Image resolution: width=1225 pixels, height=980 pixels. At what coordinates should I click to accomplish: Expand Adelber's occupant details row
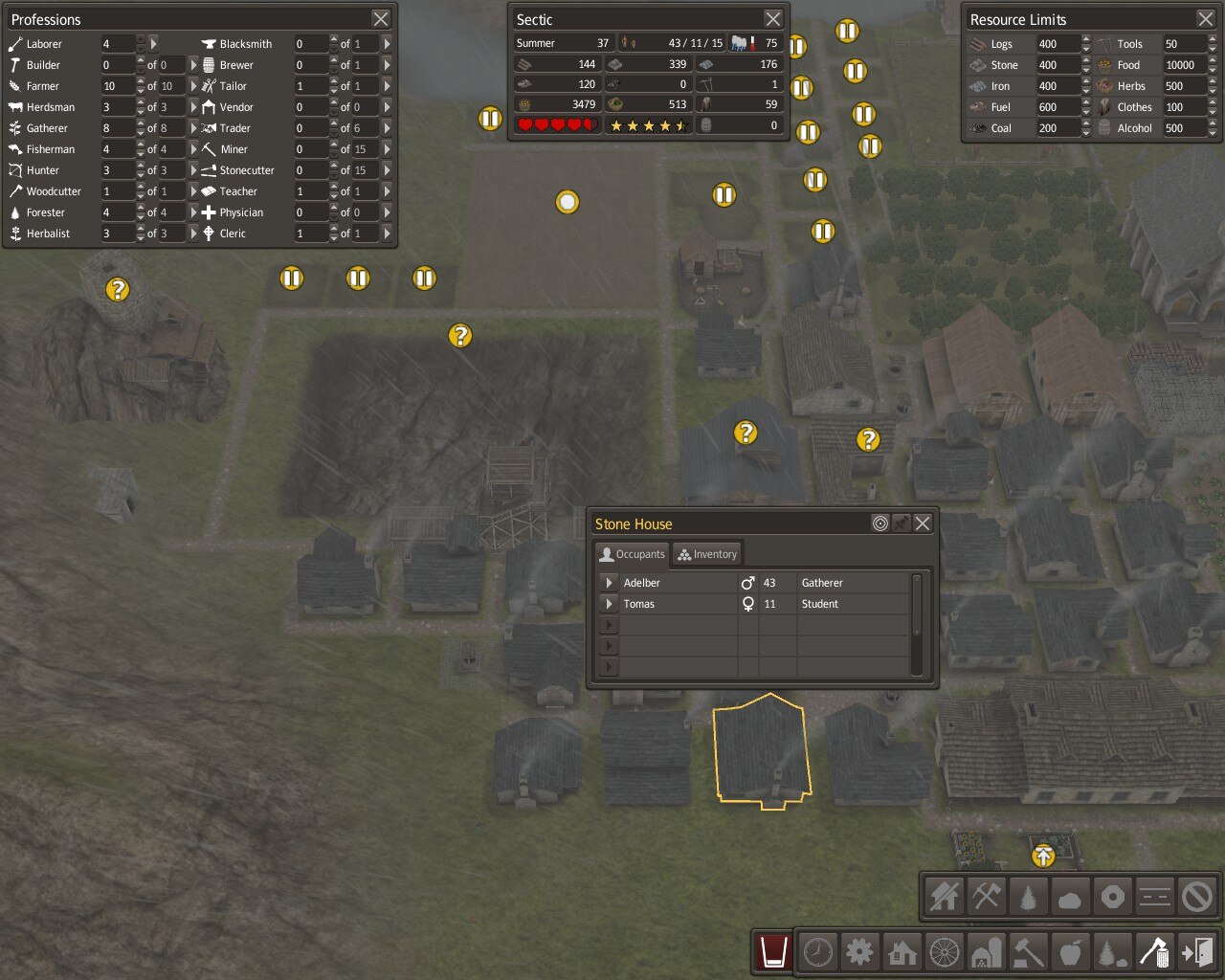tap(609, 582)
